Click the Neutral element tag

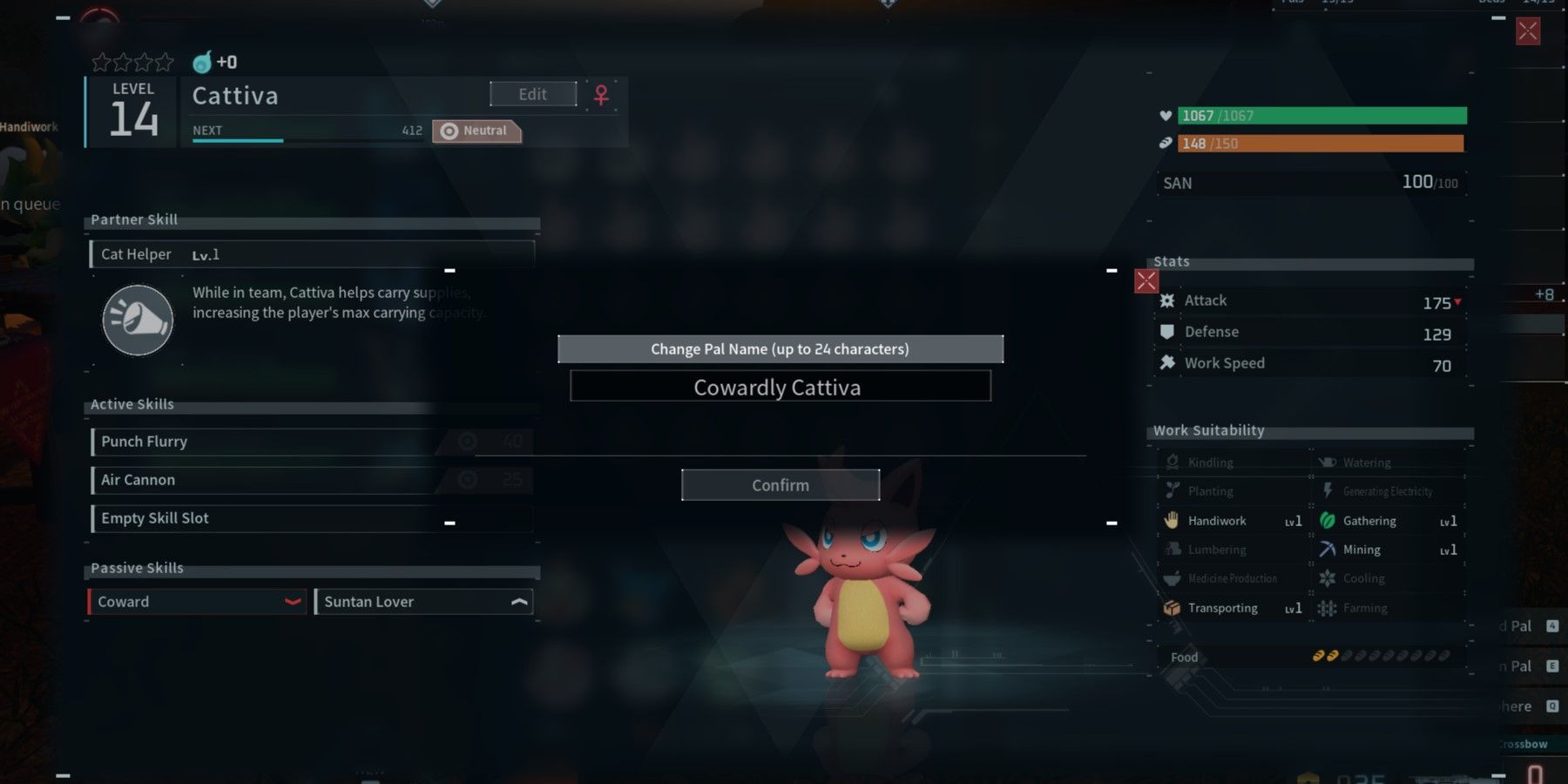[x=476, y=131]
